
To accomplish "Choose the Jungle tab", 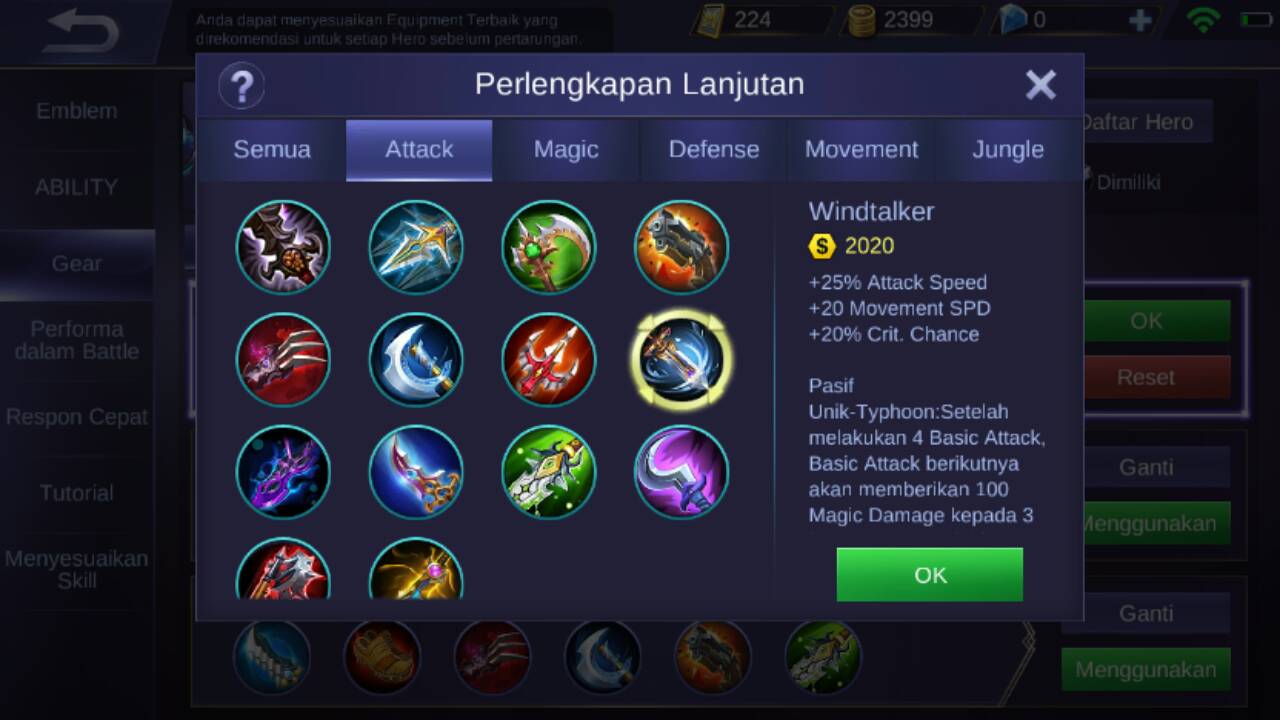I will pos(1008,150).
